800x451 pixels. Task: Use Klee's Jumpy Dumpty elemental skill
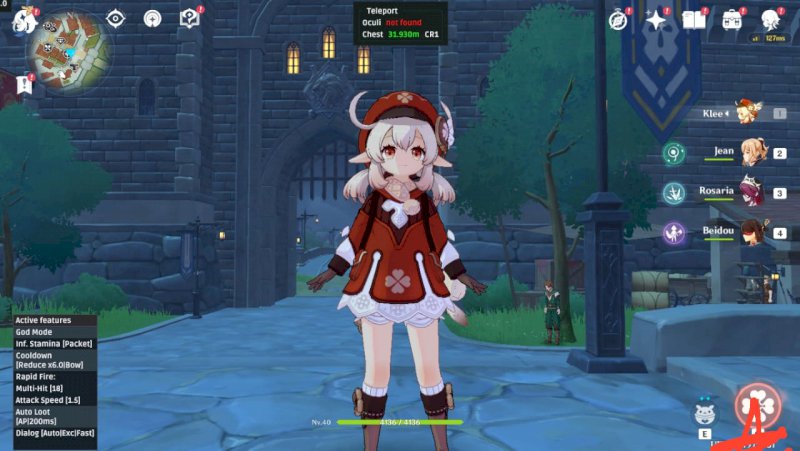click(705, 412)
